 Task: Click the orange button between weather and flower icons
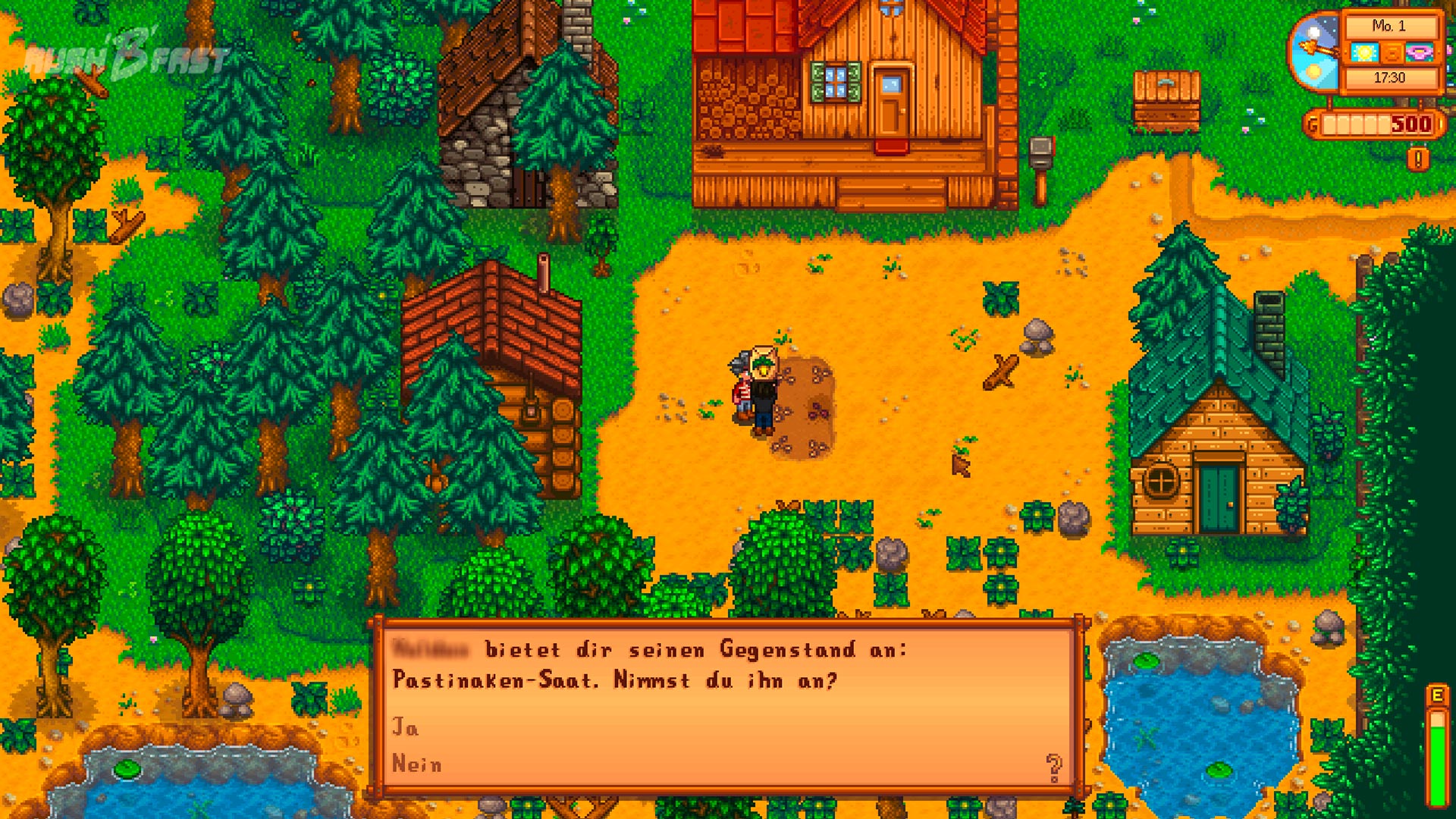[x=1392, y=52]
